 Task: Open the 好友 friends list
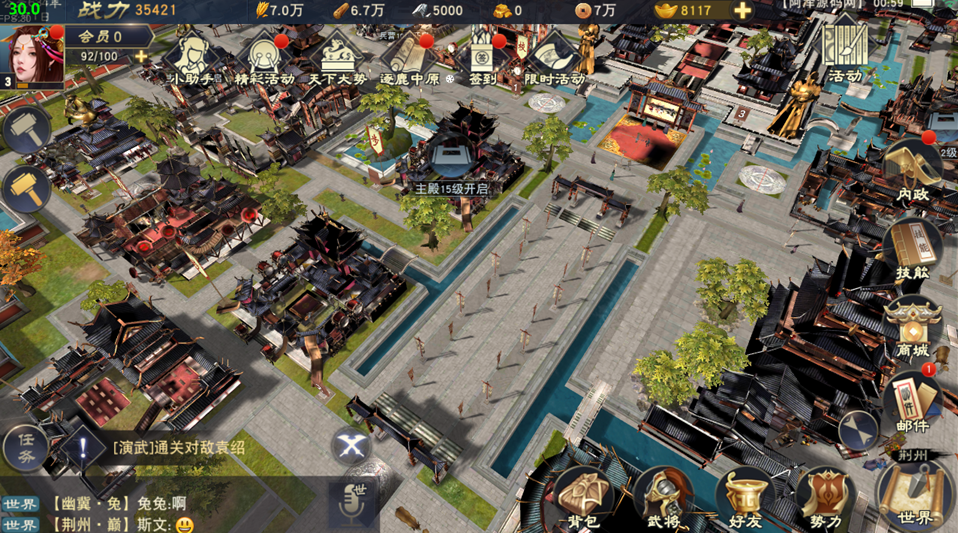[747, 497]
